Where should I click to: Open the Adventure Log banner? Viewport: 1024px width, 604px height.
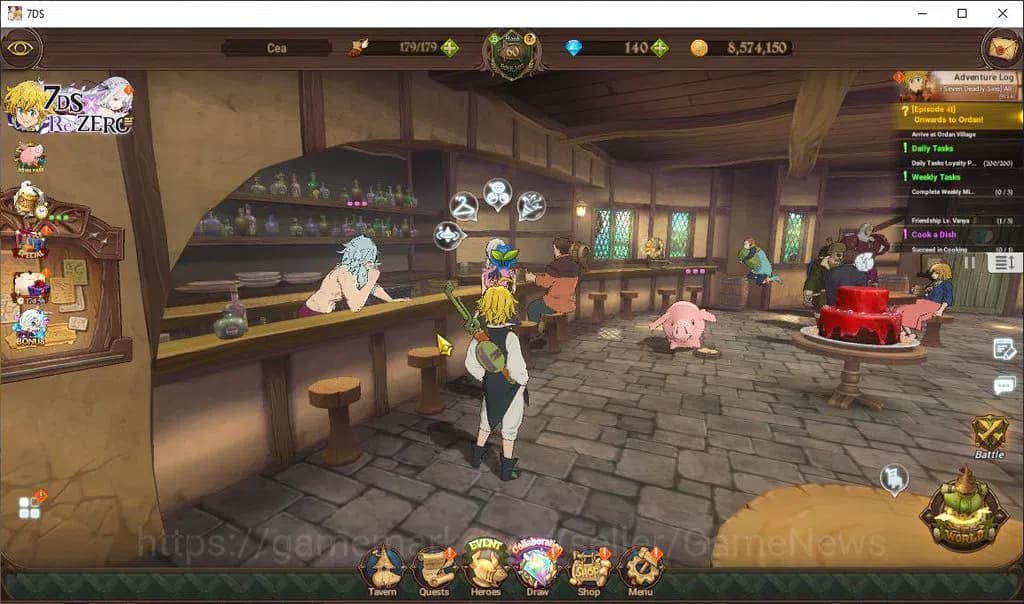(x=960, y=84)
